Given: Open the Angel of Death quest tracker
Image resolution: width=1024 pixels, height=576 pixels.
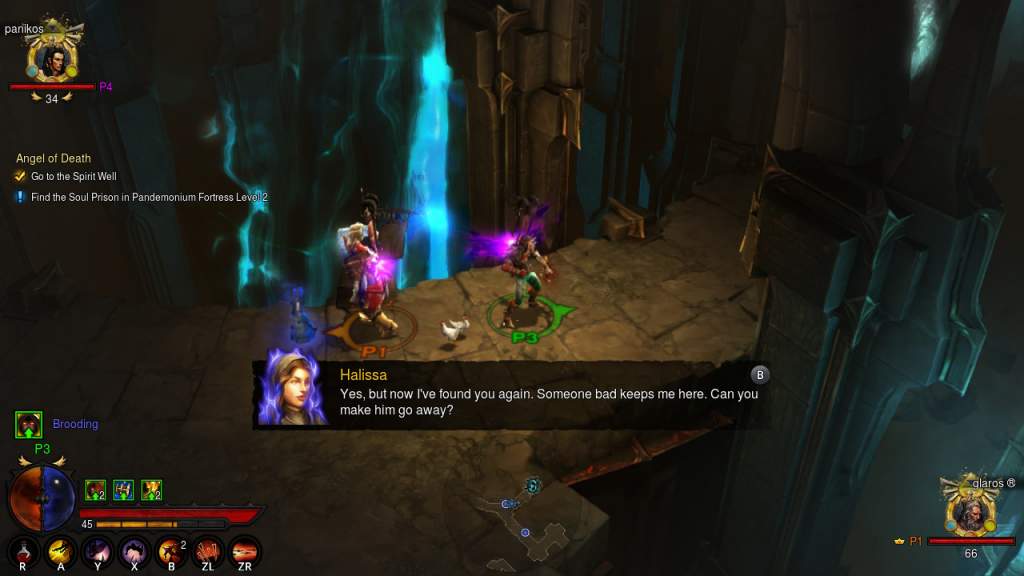Looking at the screenshot, I should pyautogui.click(x=53, y=158).
